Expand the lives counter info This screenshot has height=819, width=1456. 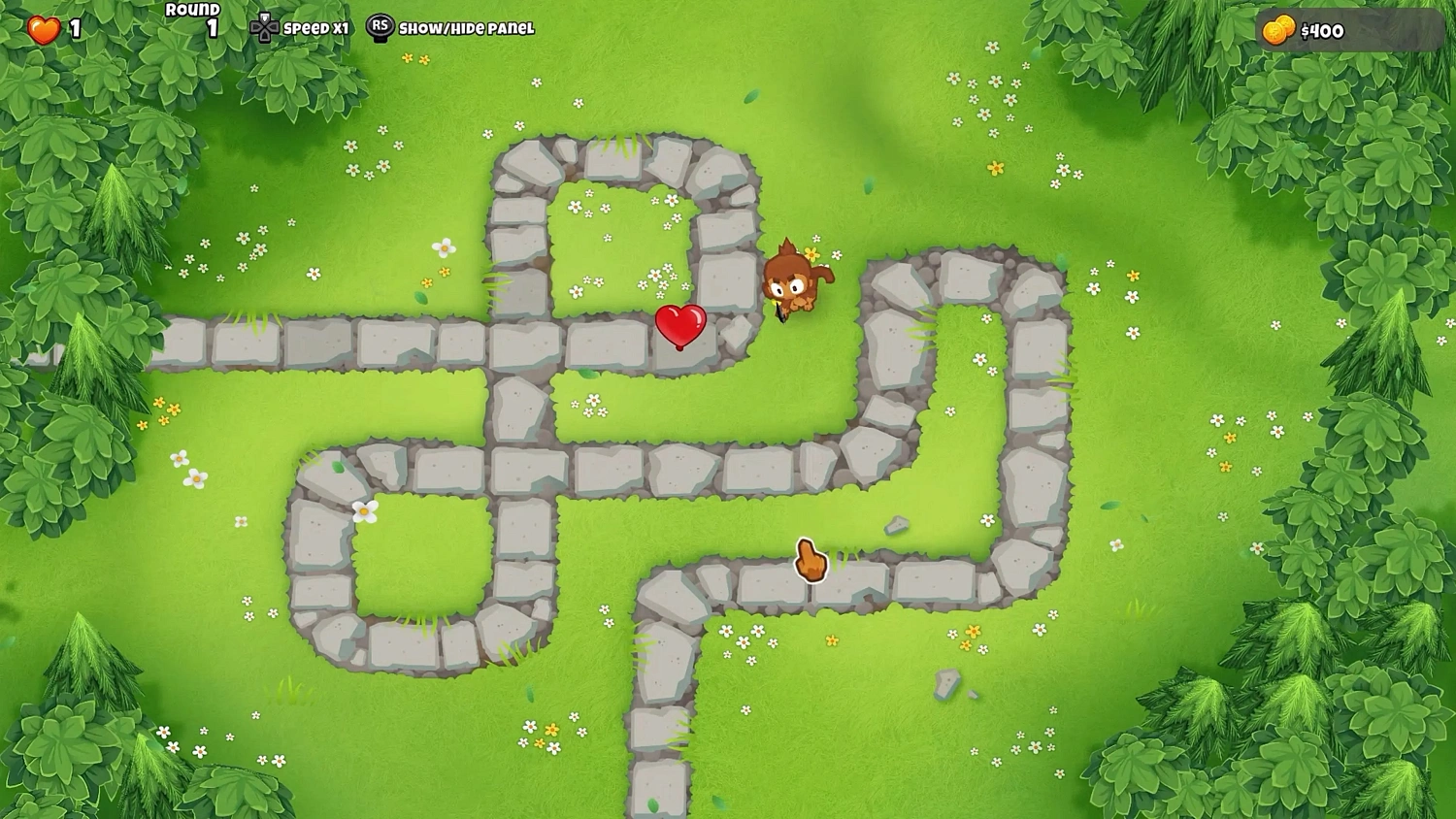coord(53,29)
